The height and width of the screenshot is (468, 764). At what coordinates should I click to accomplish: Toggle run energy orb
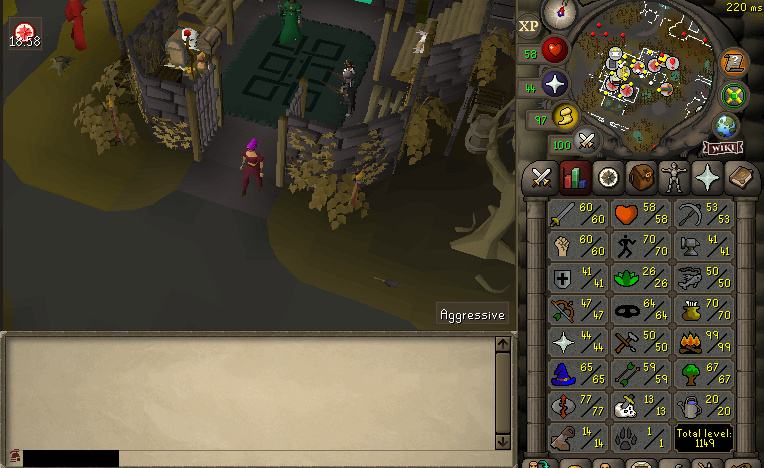565,118
